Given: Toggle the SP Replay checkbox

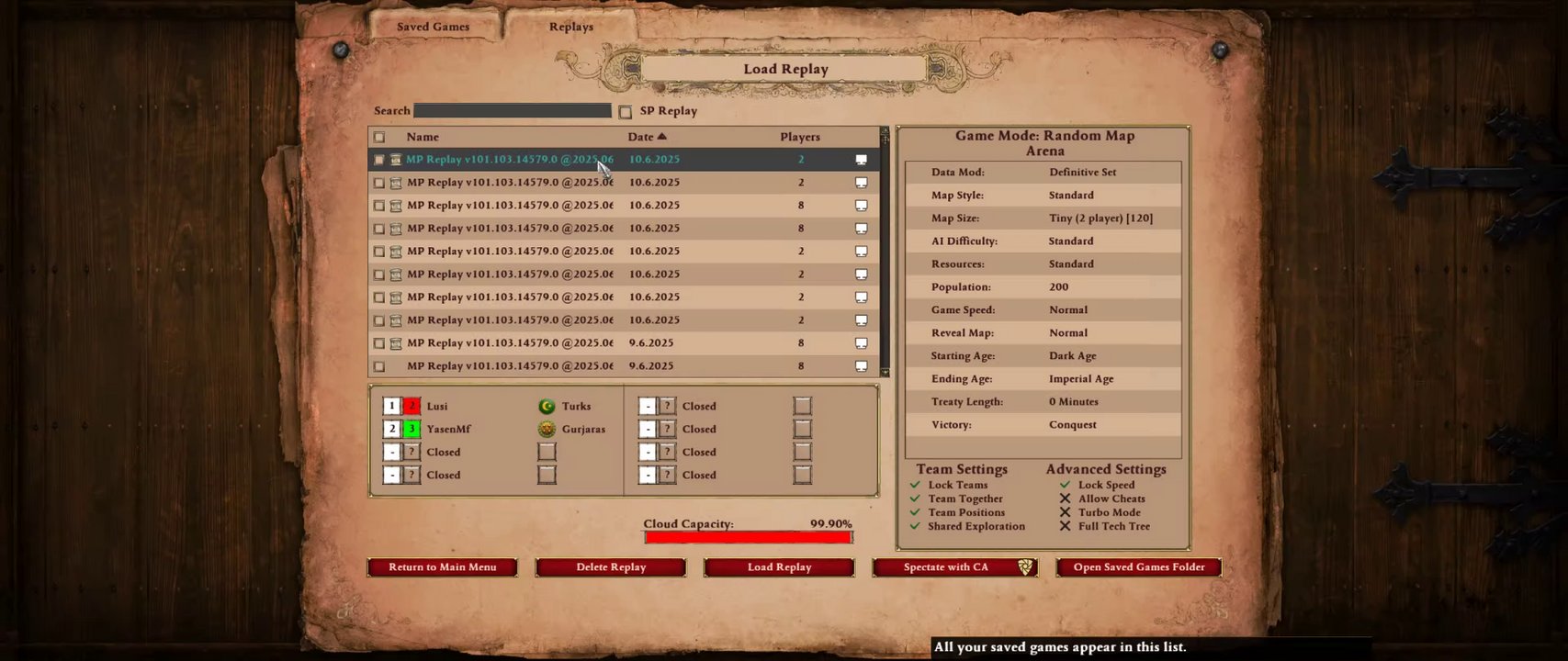Looking at the screenshot, I should point(626,111).
